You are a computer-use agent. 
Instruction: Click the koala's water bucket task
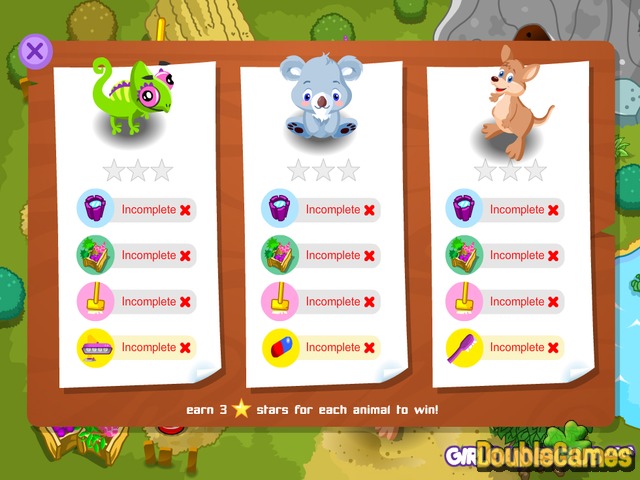pos(279,209)
